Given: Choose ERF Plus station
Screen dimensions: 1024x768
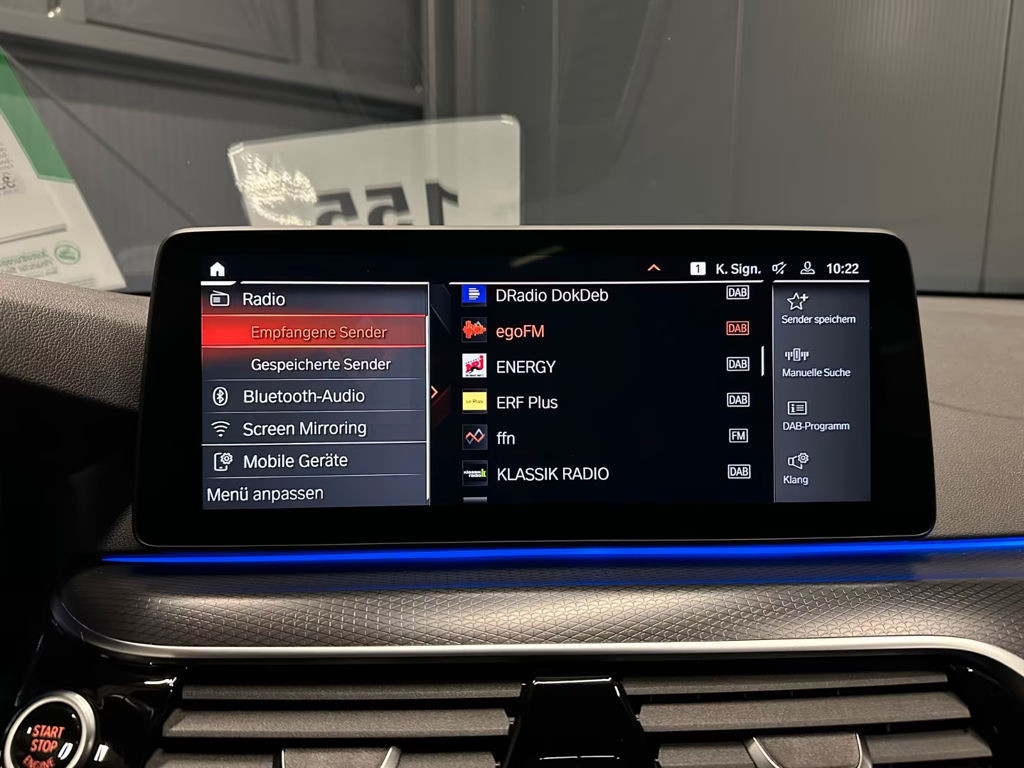Looking at the screenshot, I should (x=526, y=402).
